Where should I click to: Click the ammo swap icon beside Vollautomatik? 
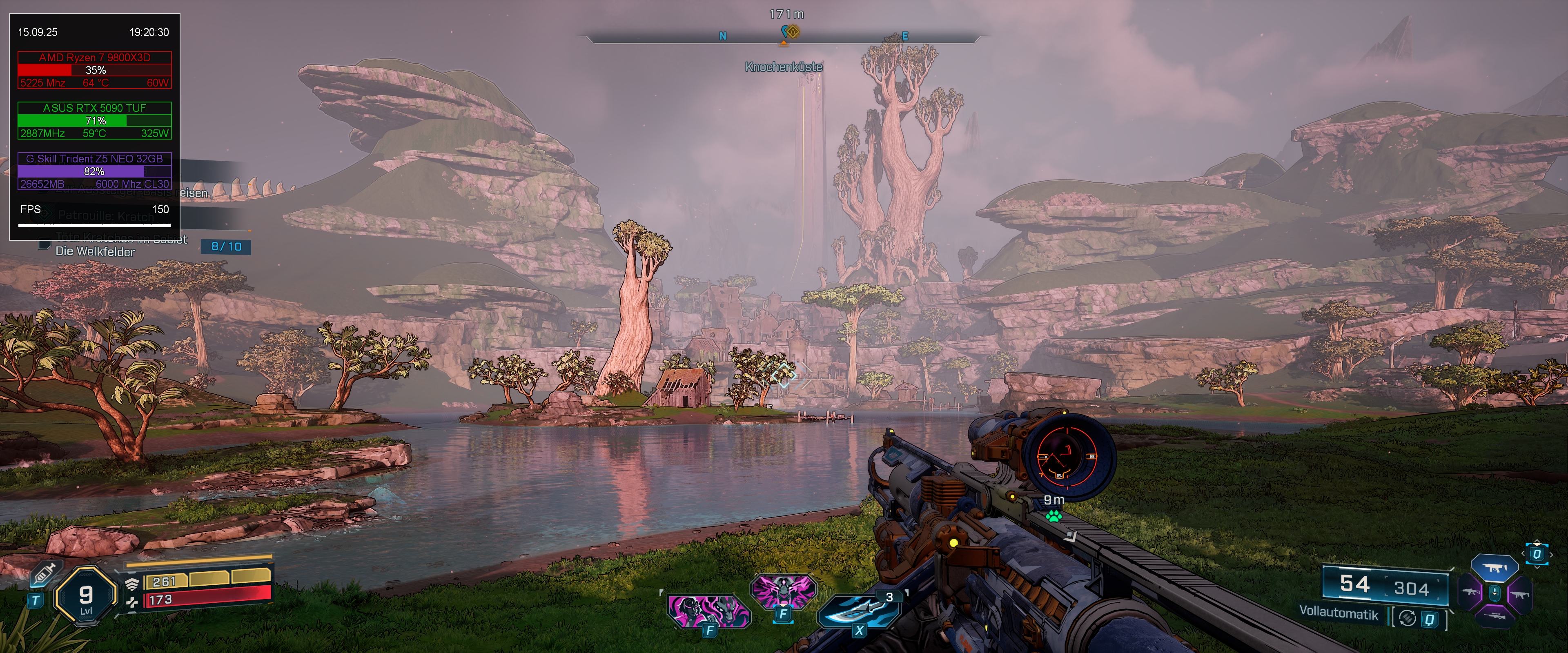1407,618
